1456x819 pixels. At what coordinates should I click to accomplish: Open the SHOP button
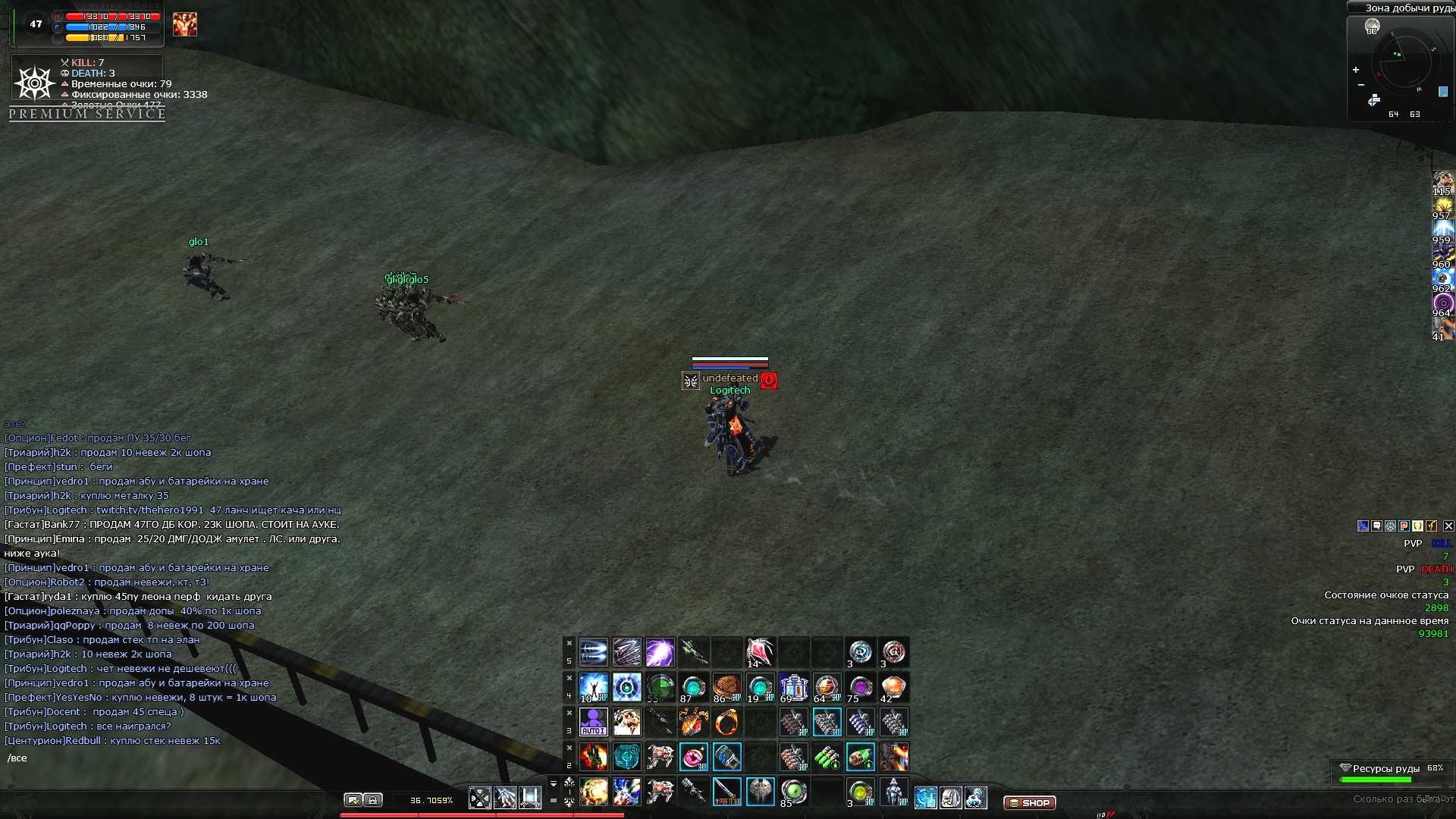(1029, 802)
